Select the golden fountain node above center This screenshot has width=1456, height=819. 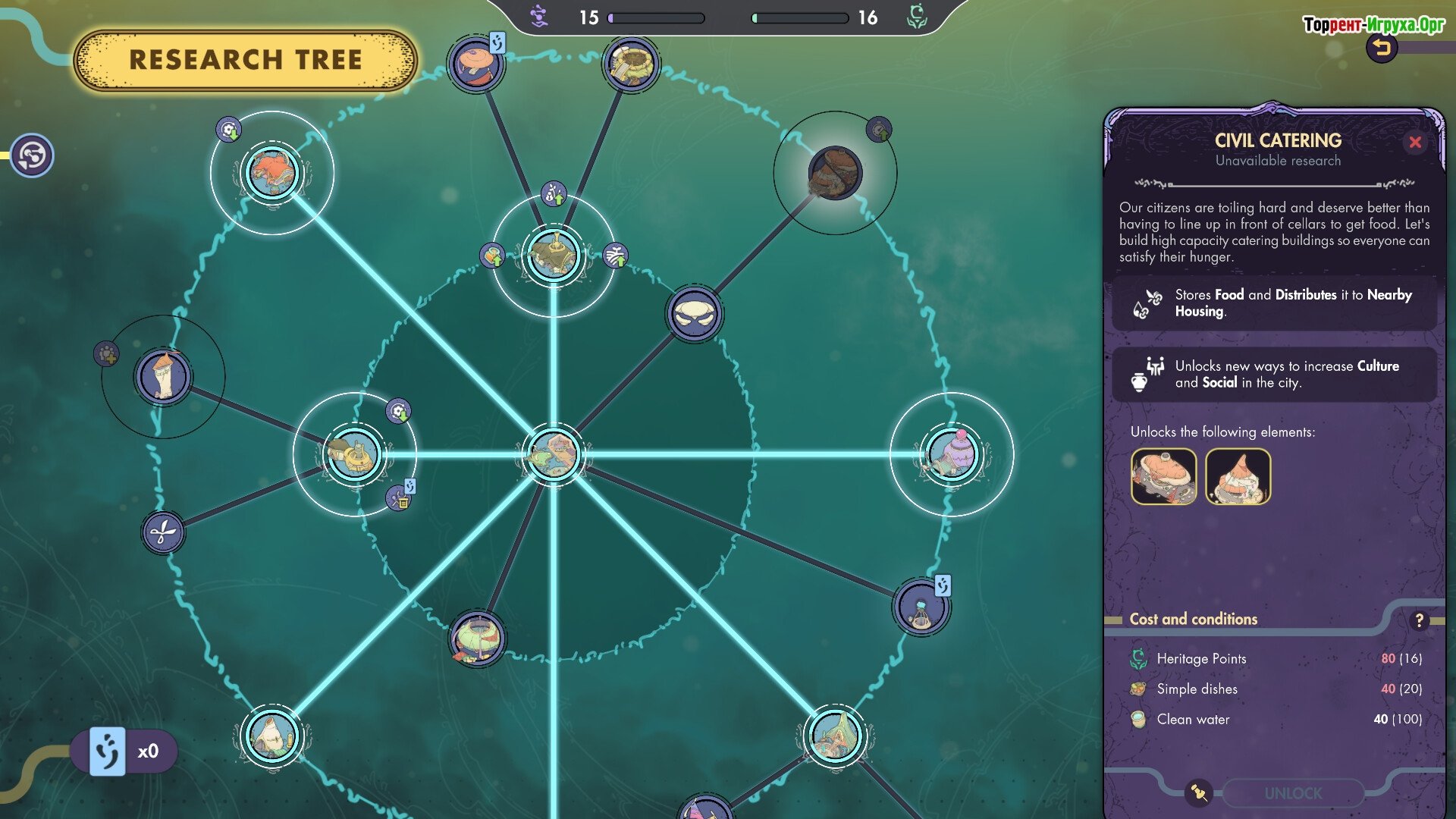tap(554, 256)
